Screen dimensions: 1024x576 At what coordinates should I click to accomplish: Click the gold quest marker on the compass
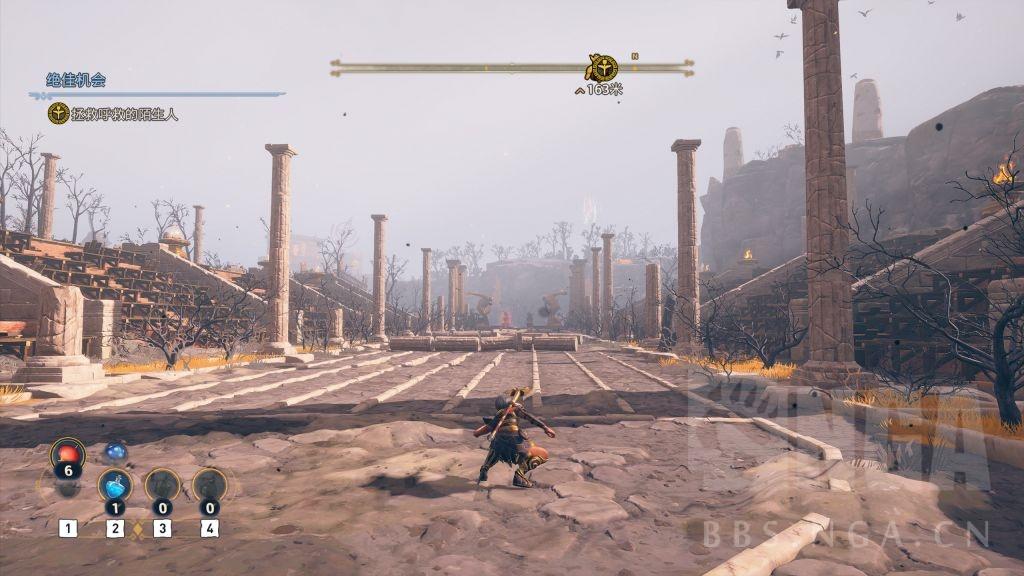point(601,68)
